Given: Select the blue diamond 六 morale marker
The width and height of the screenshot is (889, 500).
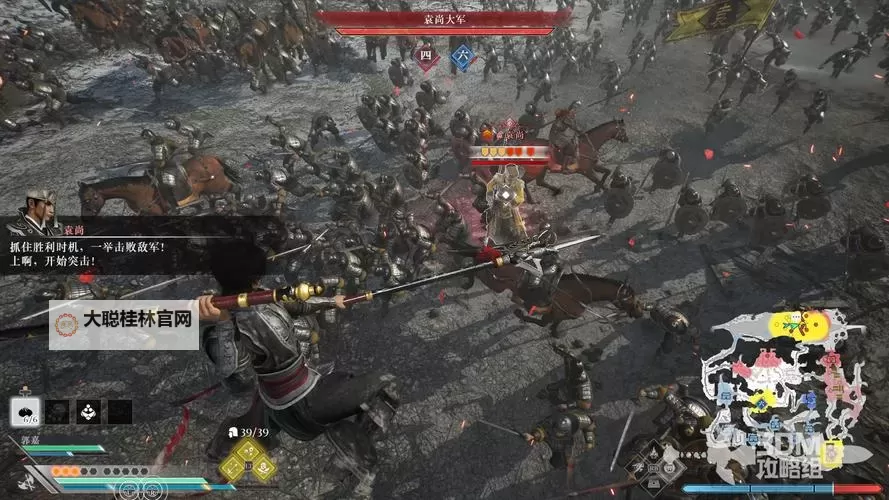Looking at the screenshot, I should [462, 55].
